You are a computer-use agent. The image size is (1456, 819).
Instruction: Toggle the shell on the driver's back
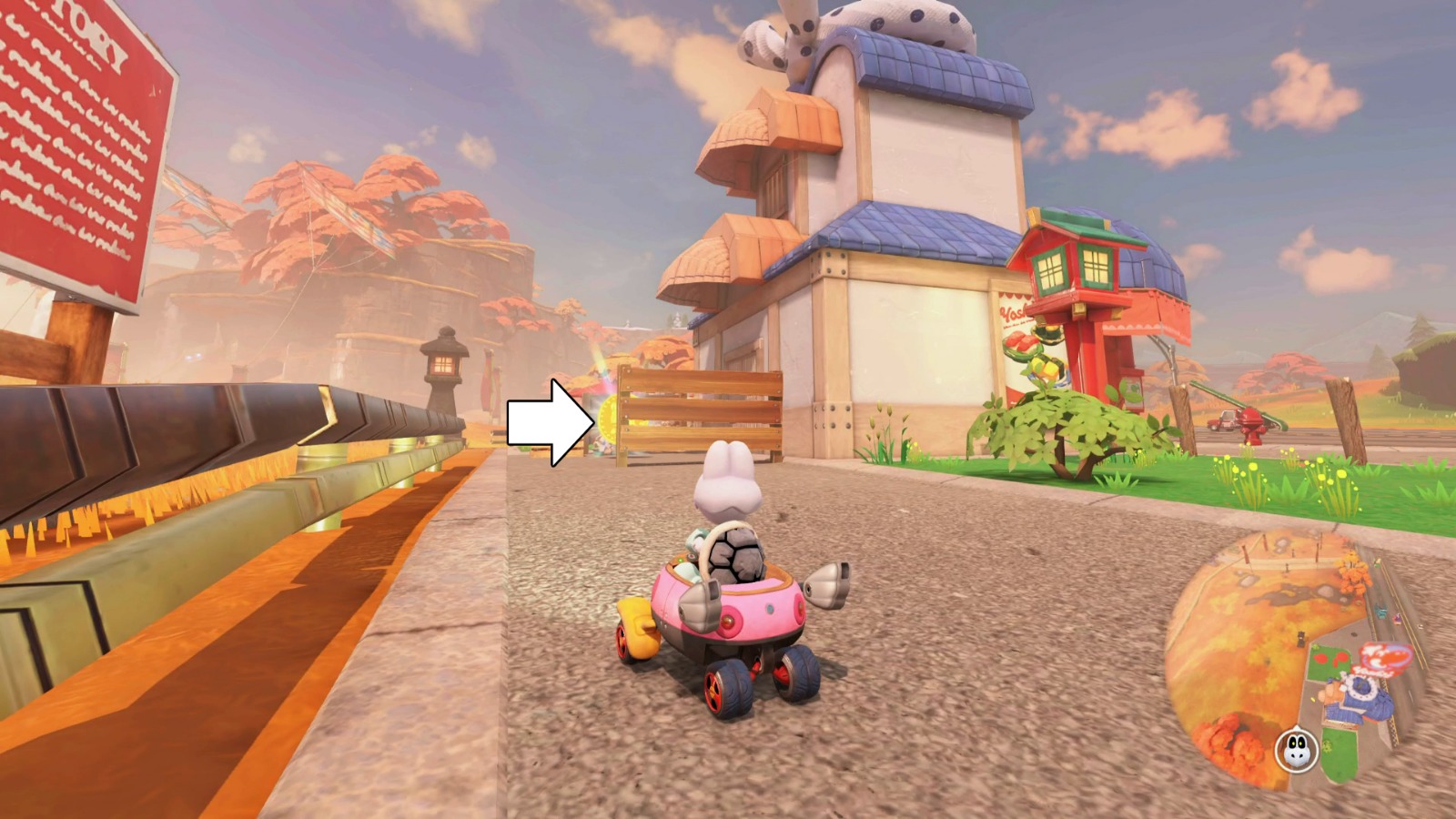[737, 555]
